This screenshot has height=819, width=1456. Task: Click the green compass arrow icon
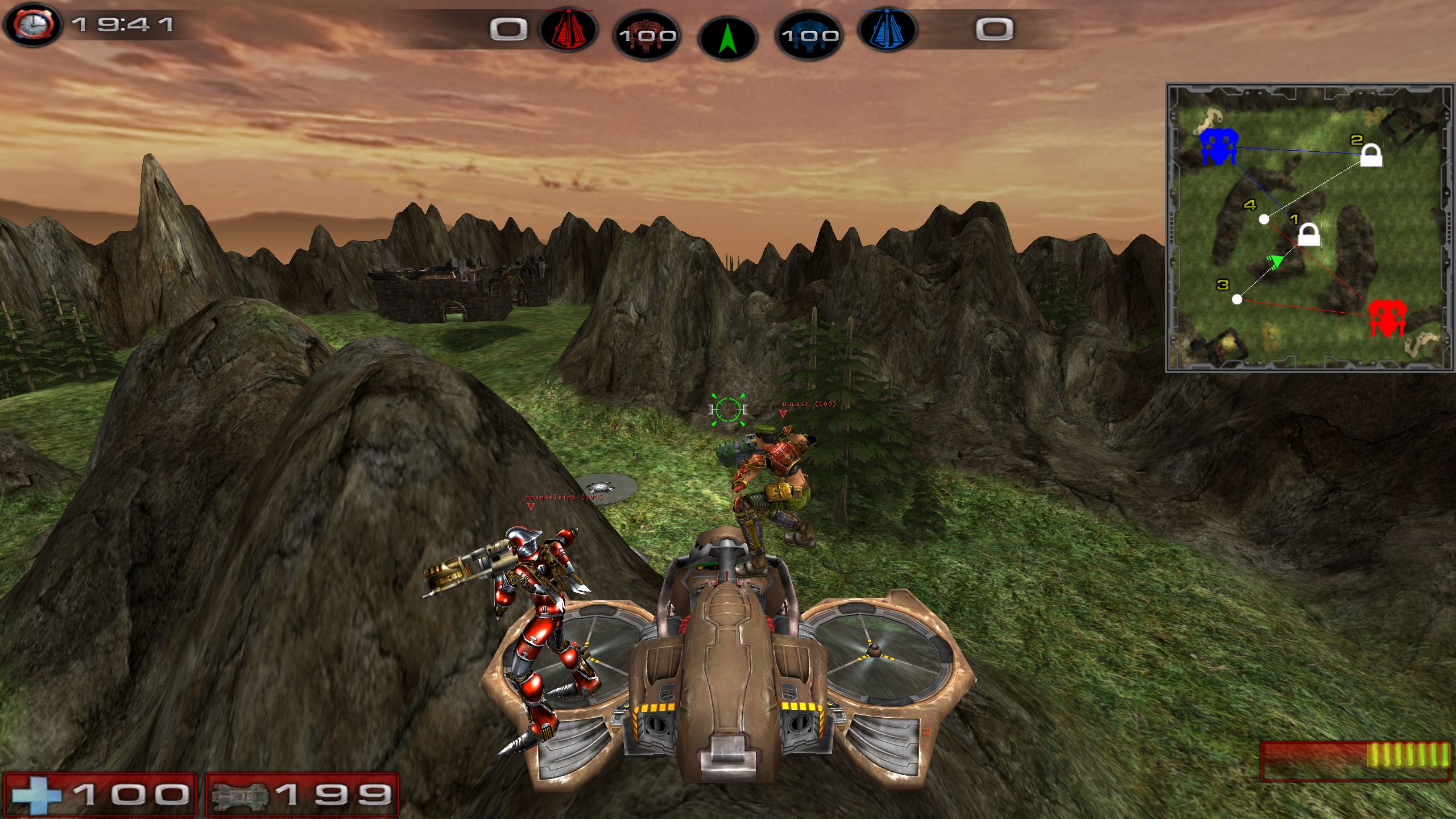click(x=727, y=38)
